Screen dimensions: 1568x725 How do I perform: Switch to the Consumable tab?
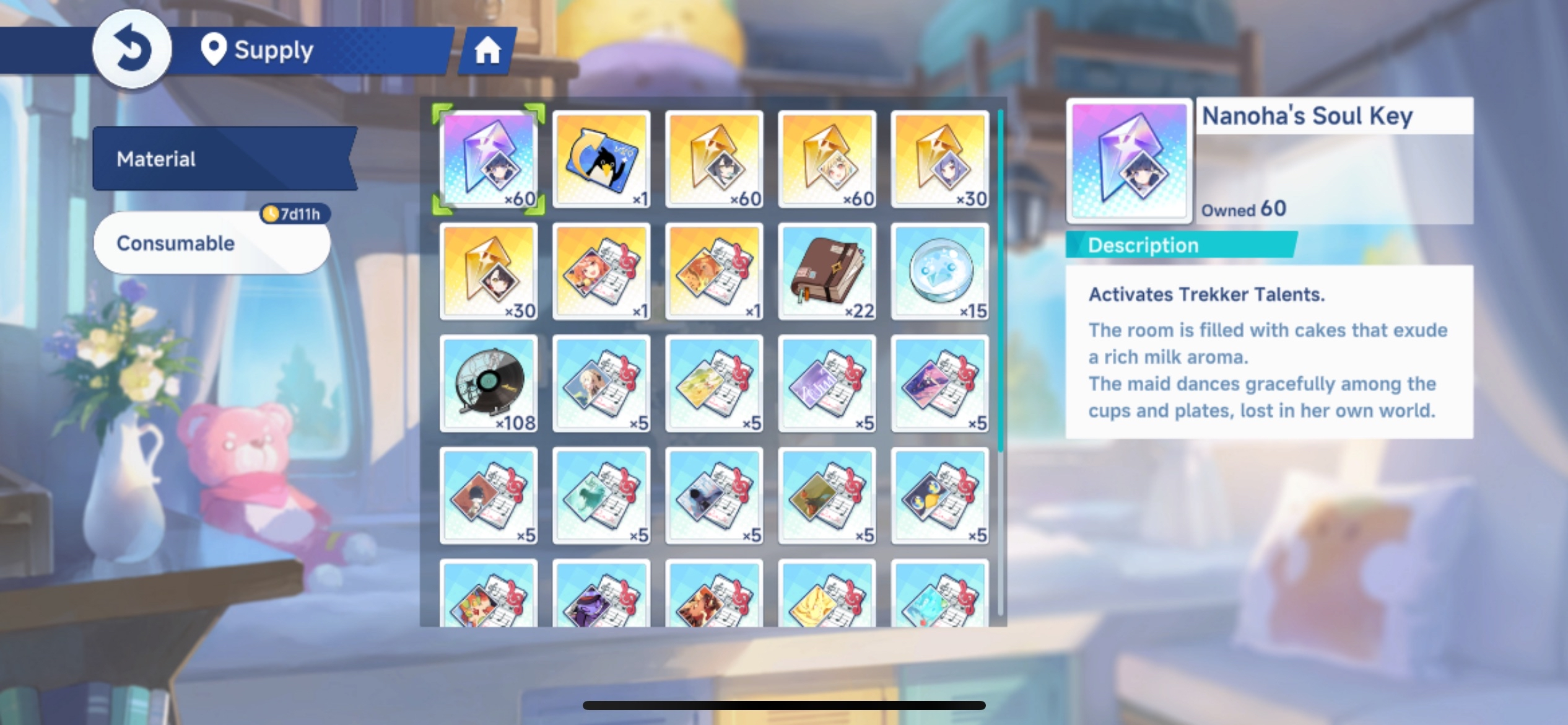212,243
